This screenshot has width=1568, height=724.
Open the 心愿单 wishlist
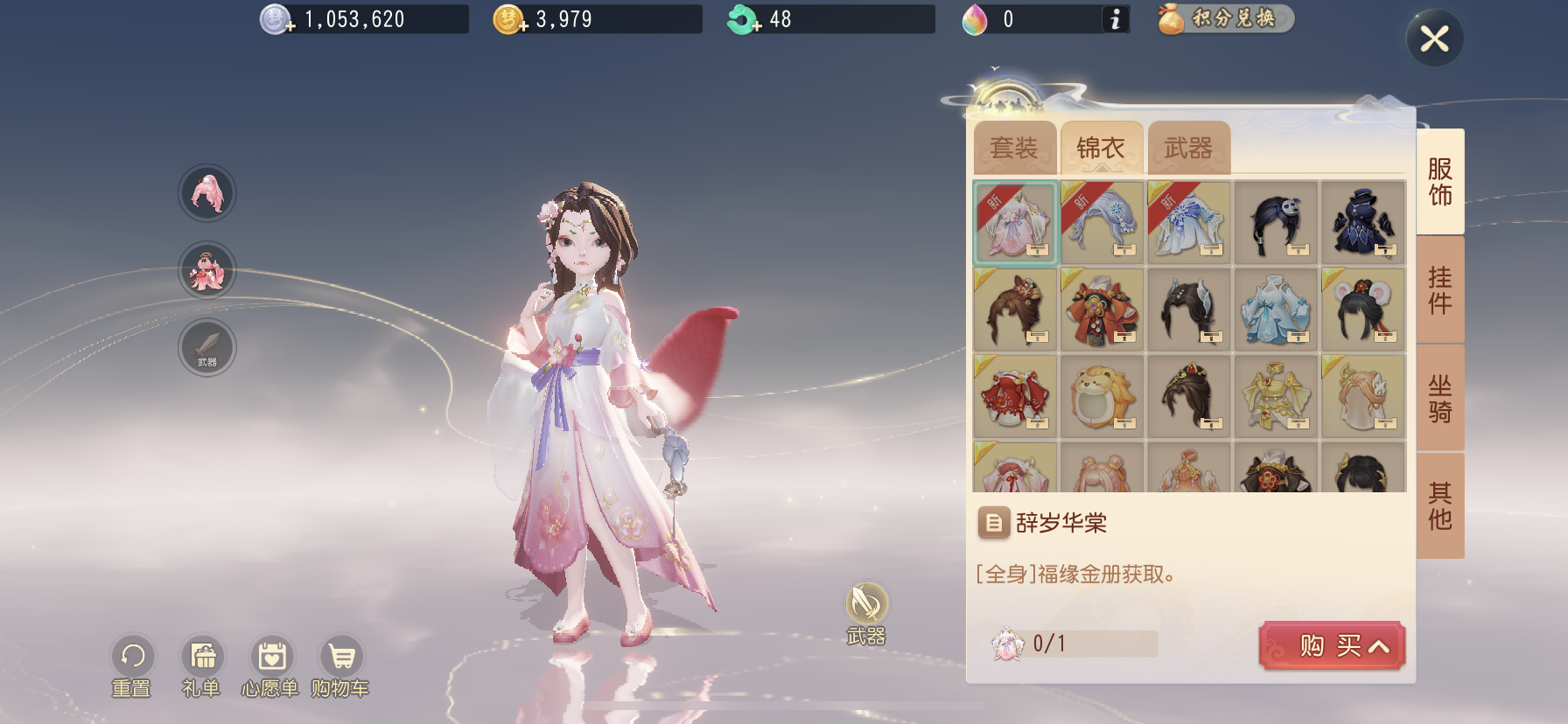271,666
